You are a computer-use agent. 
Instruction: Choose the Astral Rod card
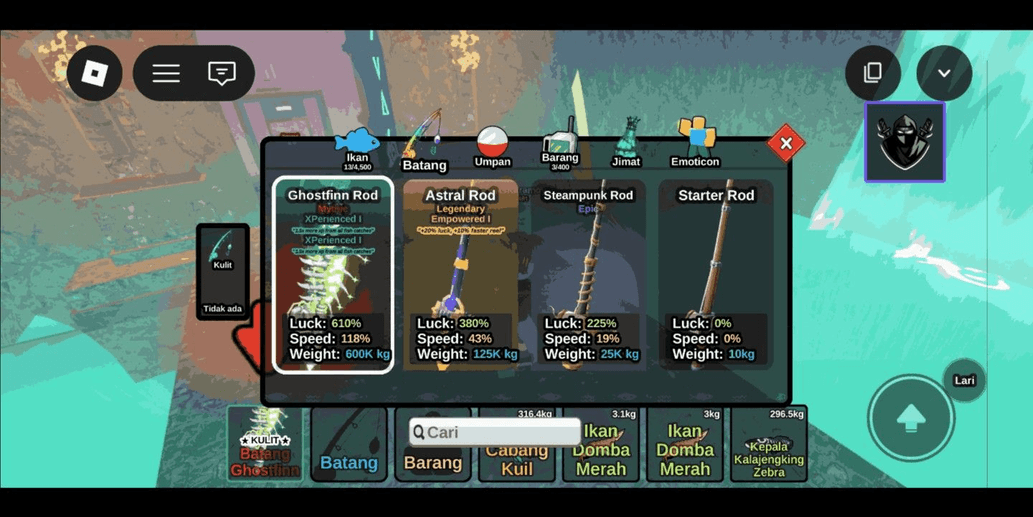(x=460, y=275)
